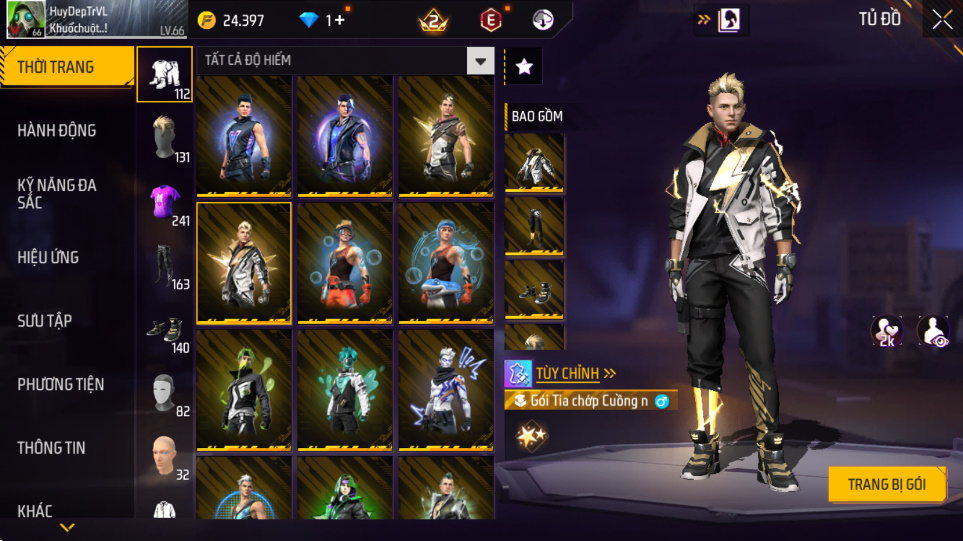The height and width of the screenshot is (541, 963).
Task: Open the Tất Cả Độ Hiếm rarity dropdown
Action: [x=481, y=61]
